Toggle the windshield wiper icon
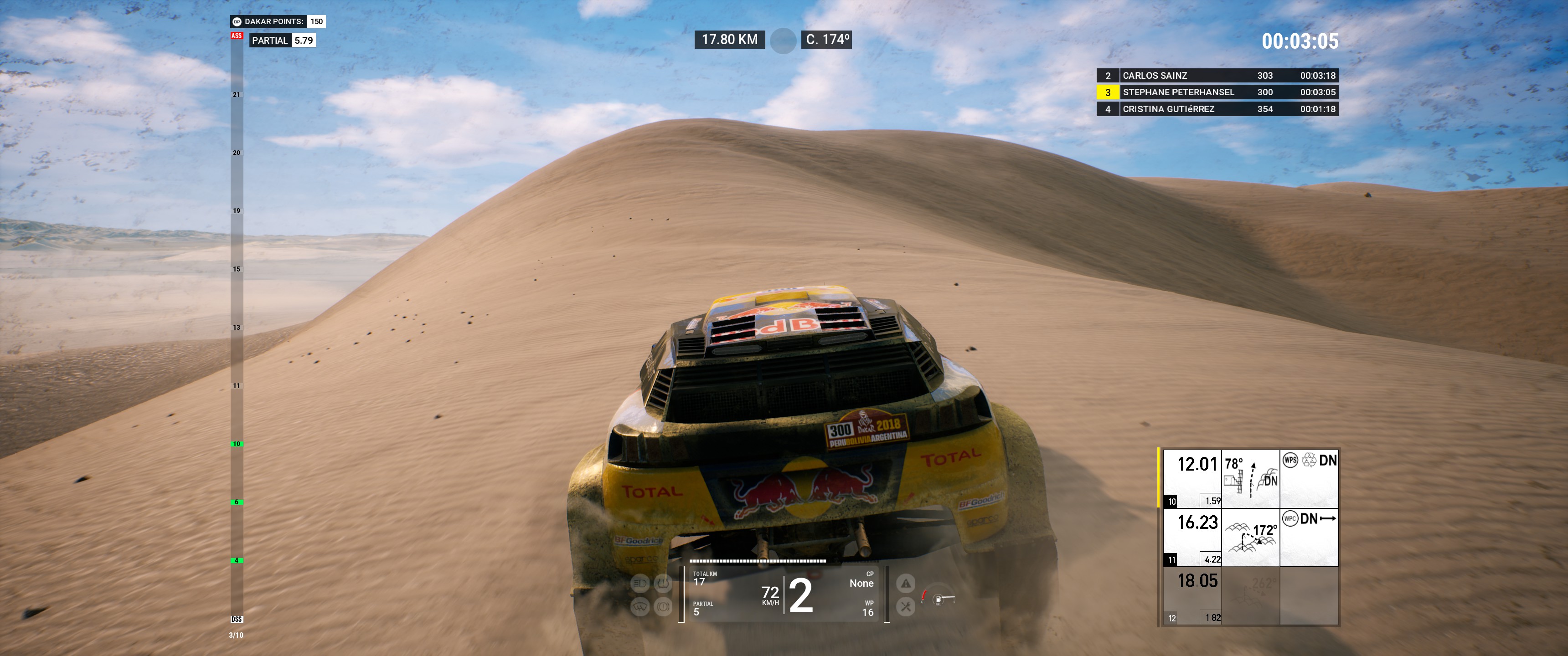The image size is (1568, 656). 640,606
